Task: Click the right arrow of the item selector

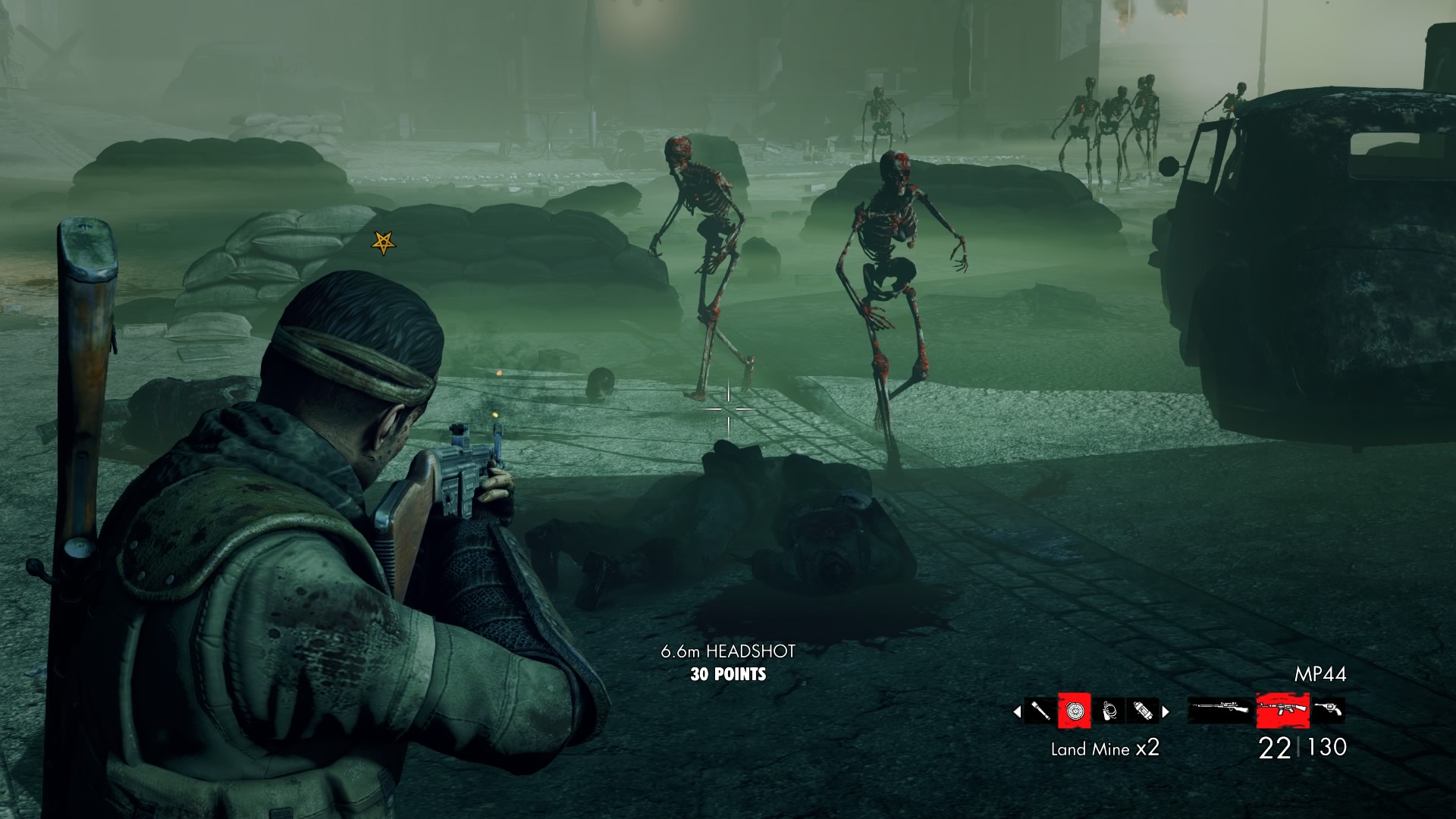Action: pos(1166,711)
